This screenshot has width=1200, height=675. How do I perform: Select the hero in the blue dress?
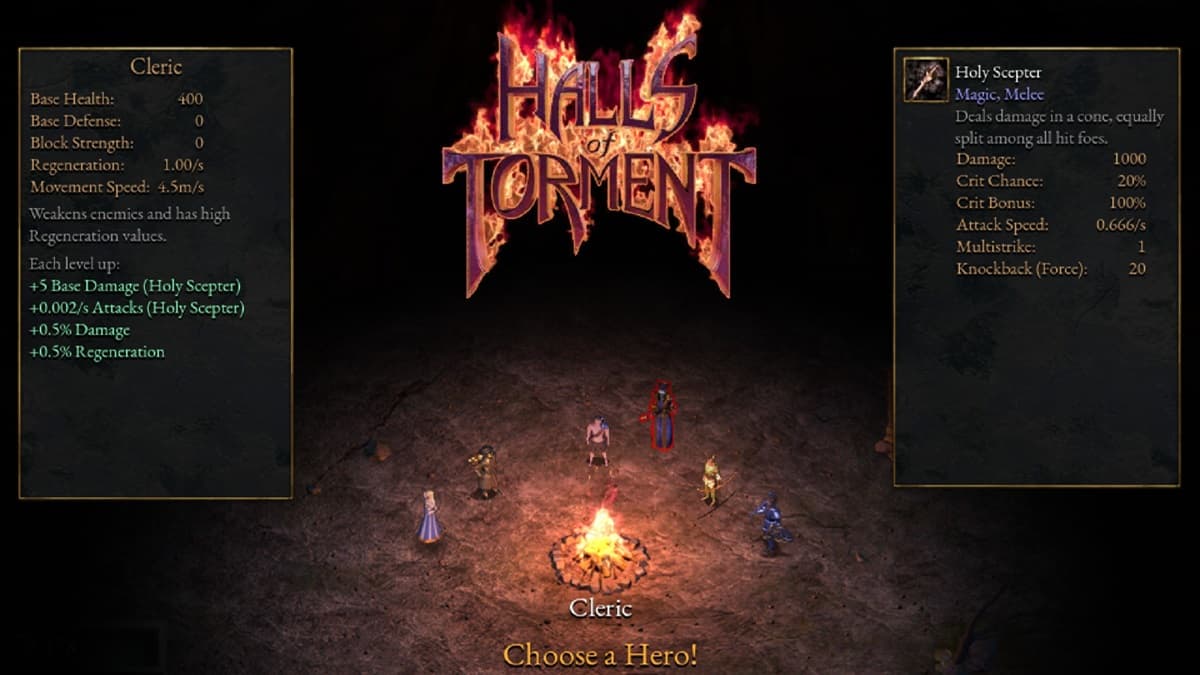[x=429, y=517]
